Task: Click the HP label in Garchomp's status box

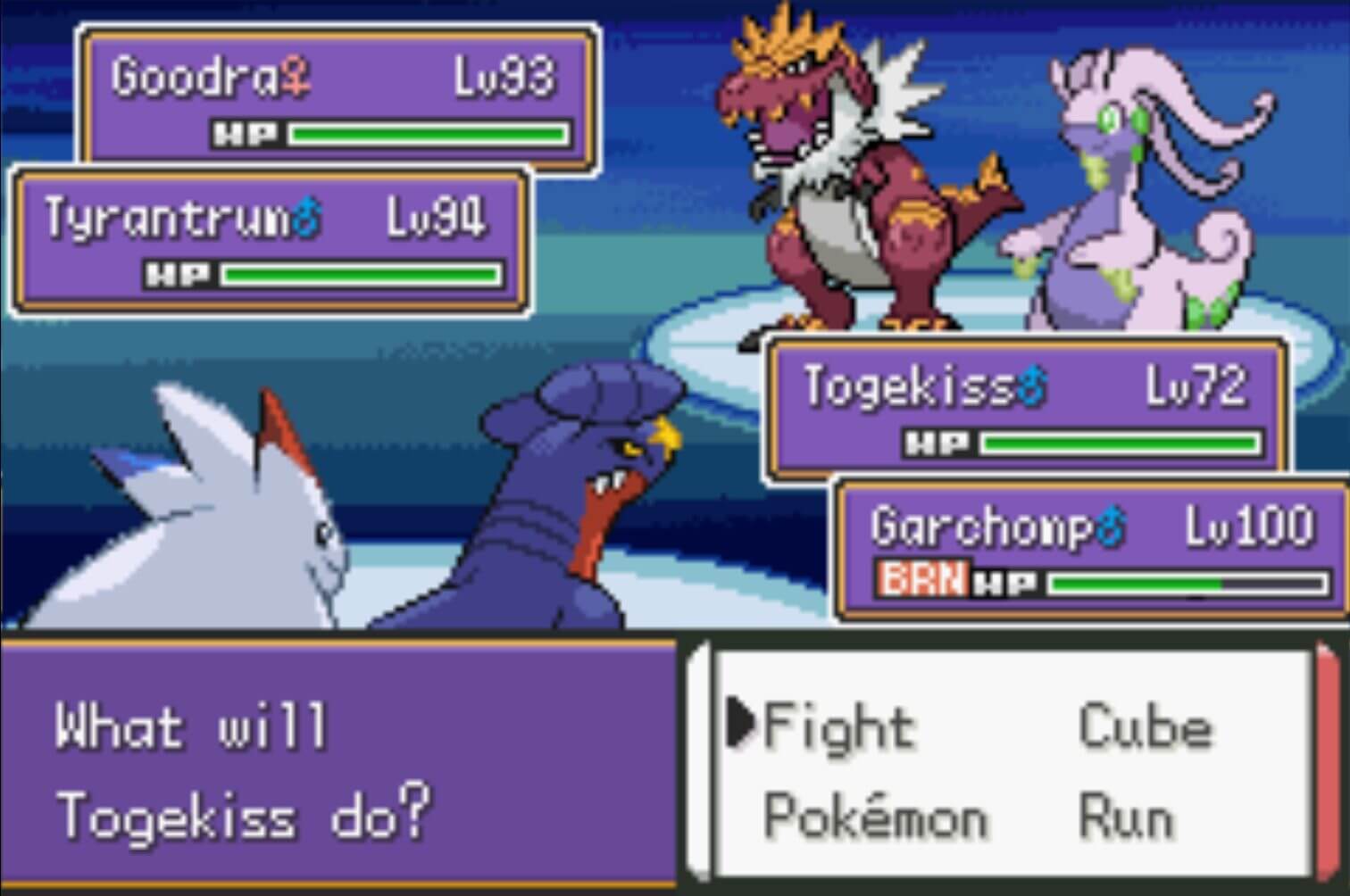Action: pos(1007,582)
